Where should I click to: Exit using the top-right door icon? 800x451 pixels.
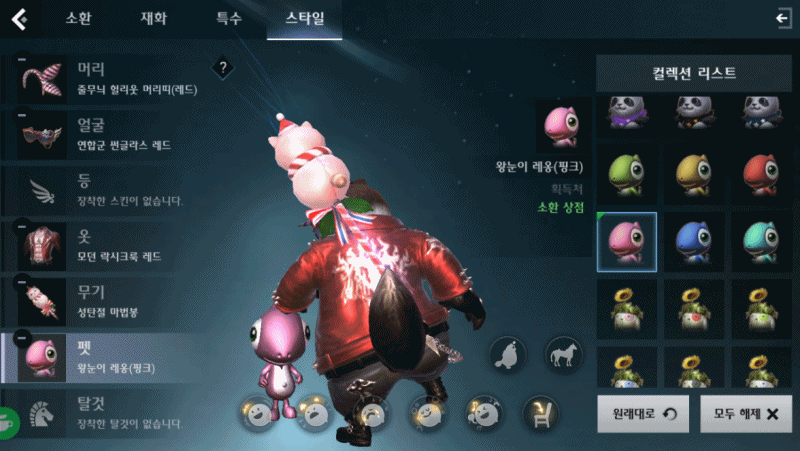[783, 18]
